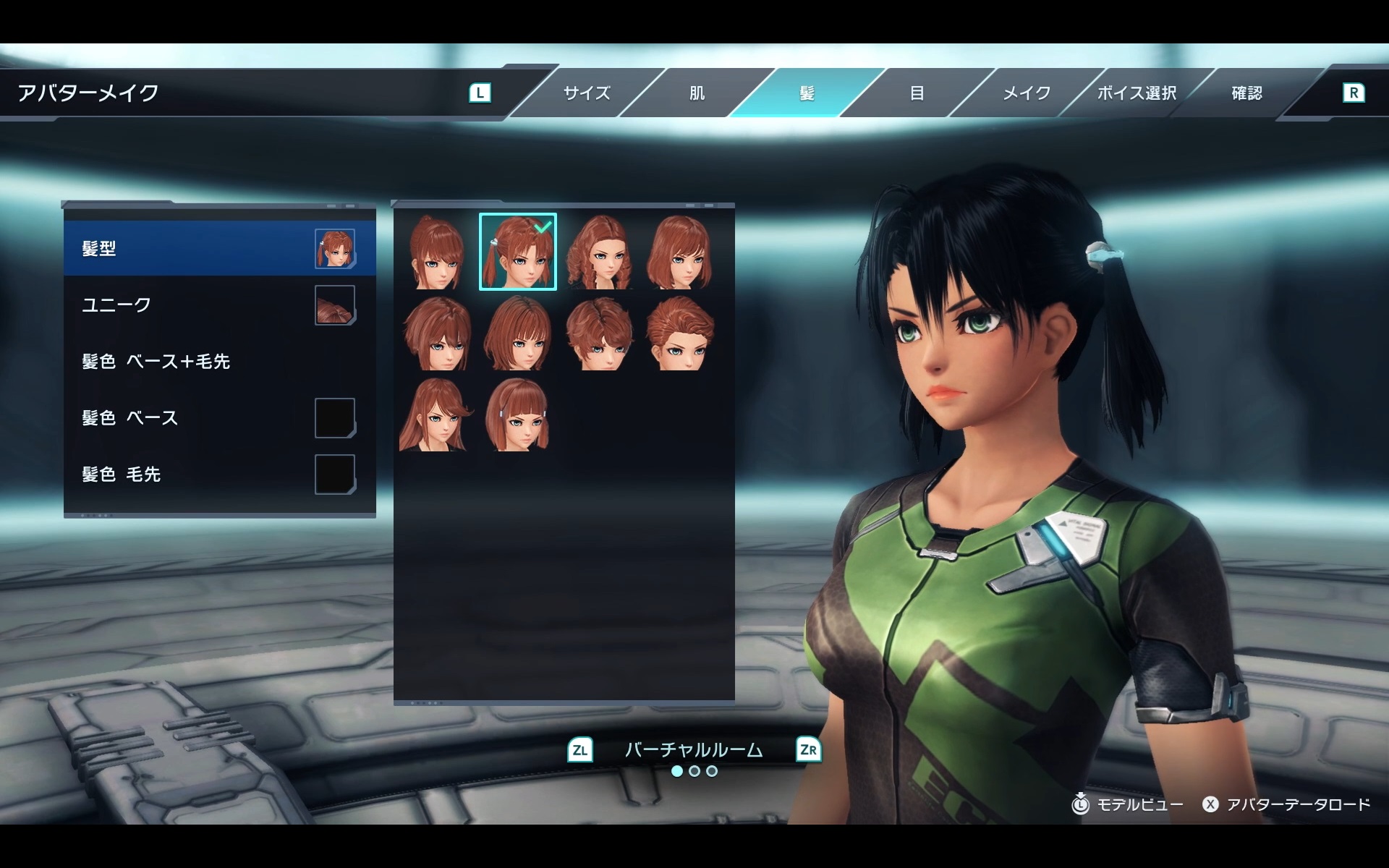The width and height of the screenshot is (1389, 868).
Task: Click the ZL trigger icon beside バーチャルルーム
Action: point(579,751)
